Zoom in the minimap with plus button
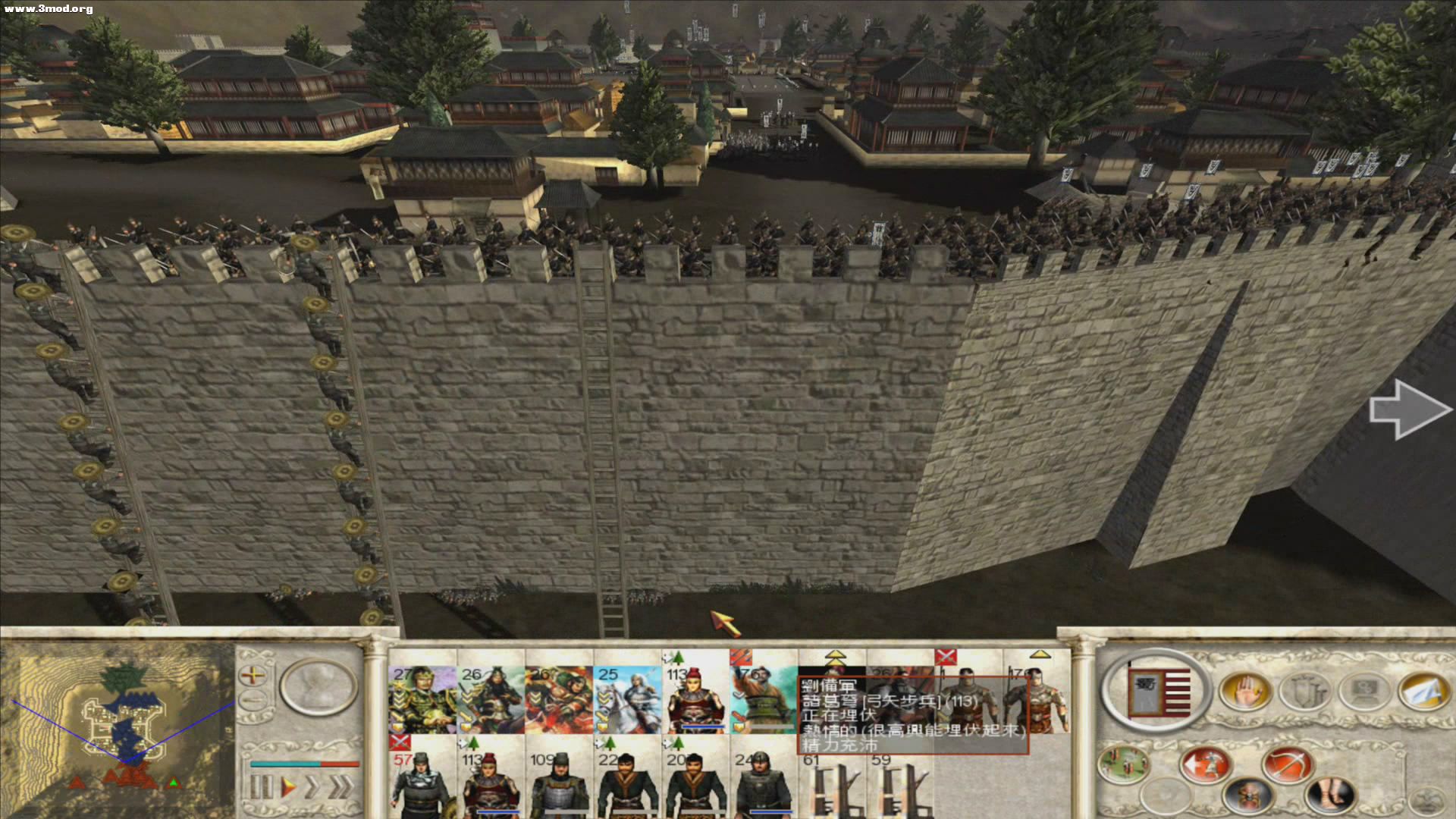Image resolution: width=1456 pixels, height=819 pixels. tap(253, 674)
